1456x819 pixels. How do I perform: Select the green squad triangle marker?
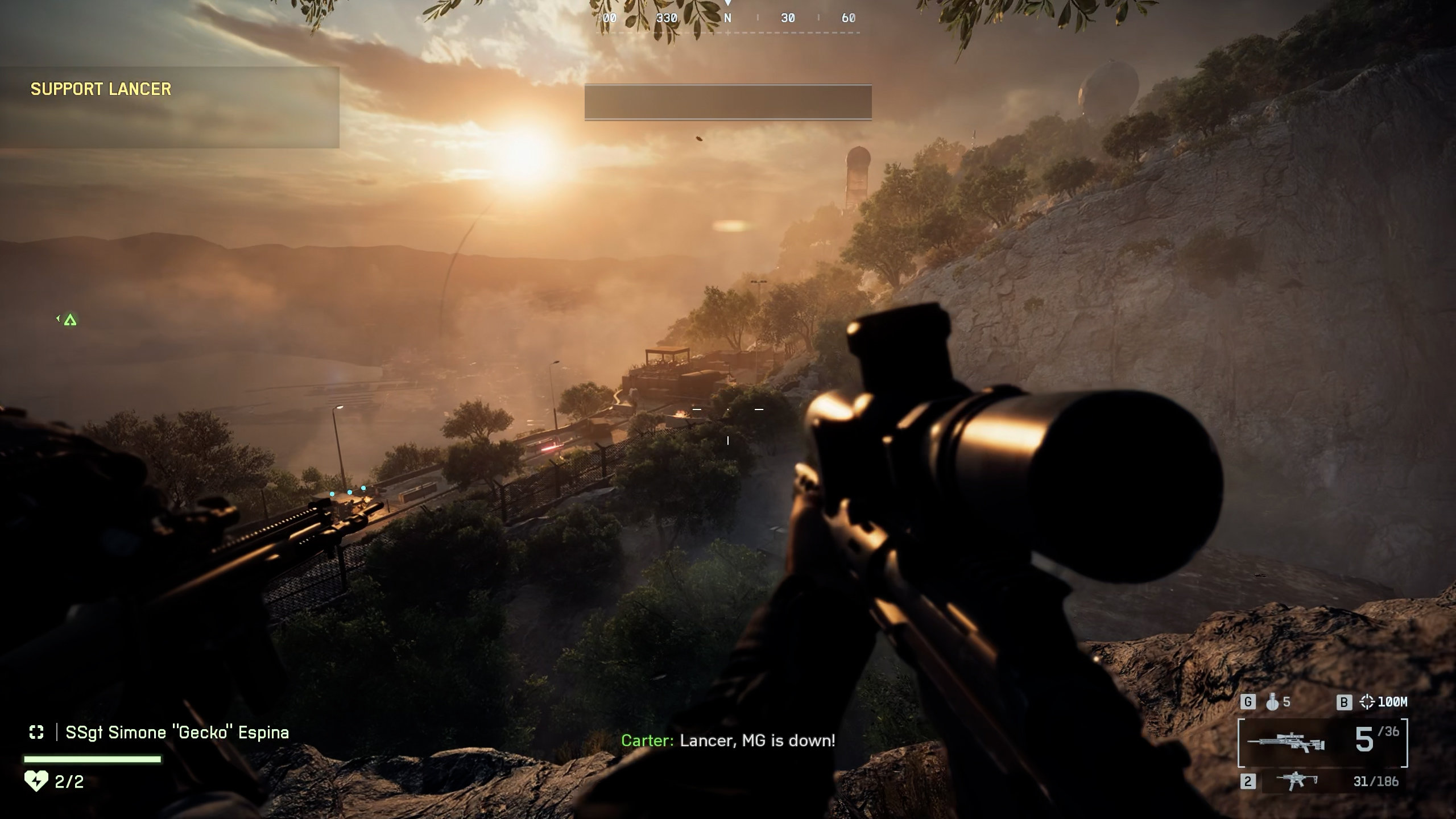[70, 320]
